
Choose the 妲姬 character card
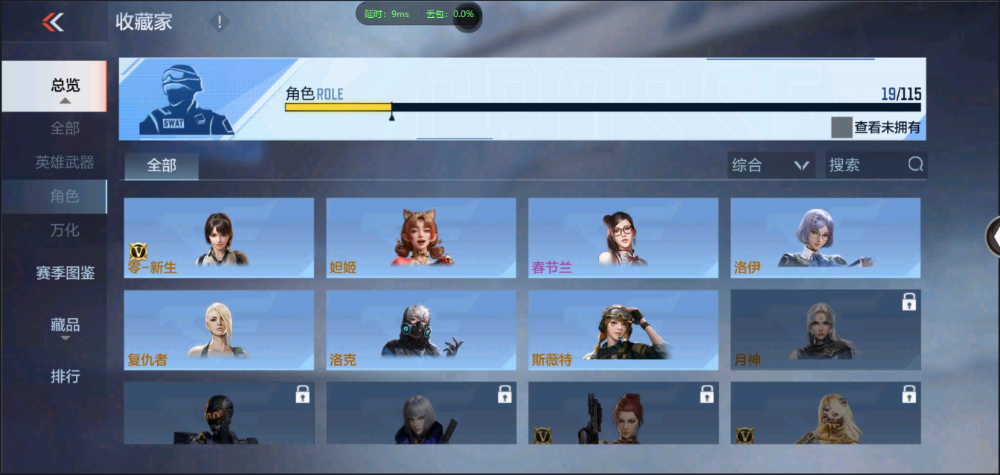pyautogui.click(x=421, y=238)
